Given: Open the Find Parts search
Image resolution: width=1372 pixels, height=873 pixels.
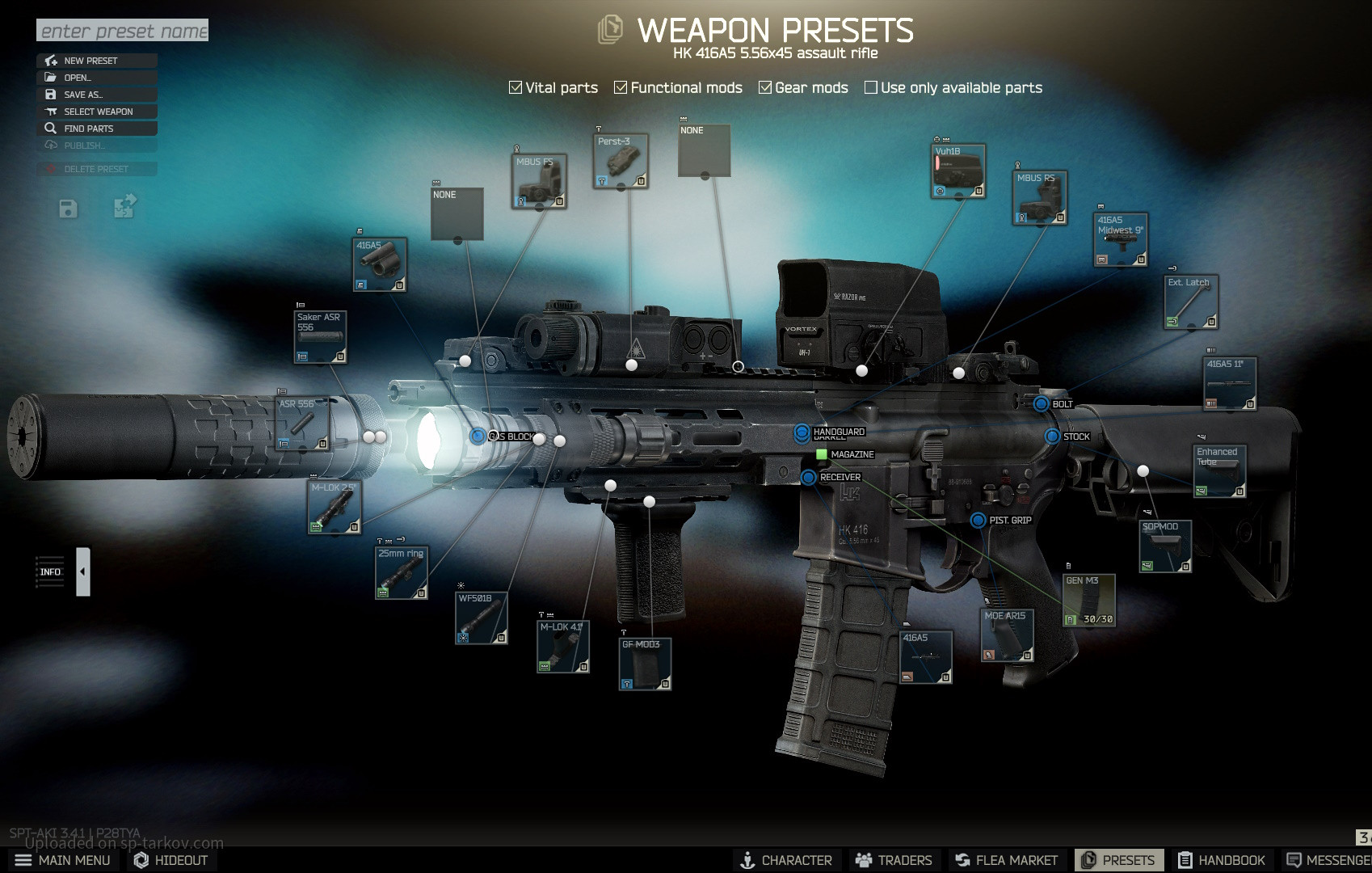Looking at the screenshot, I should (x=97, y=129).
